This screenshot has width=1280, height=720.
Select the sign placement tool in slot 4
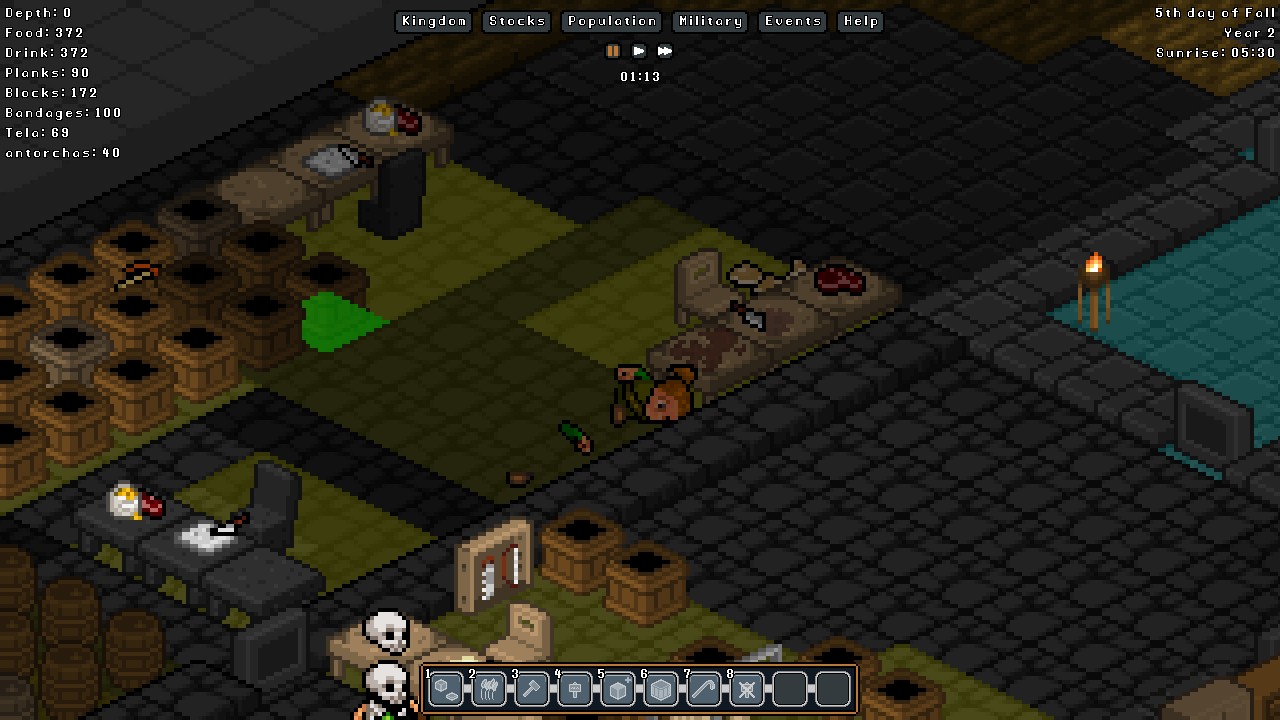574,688
